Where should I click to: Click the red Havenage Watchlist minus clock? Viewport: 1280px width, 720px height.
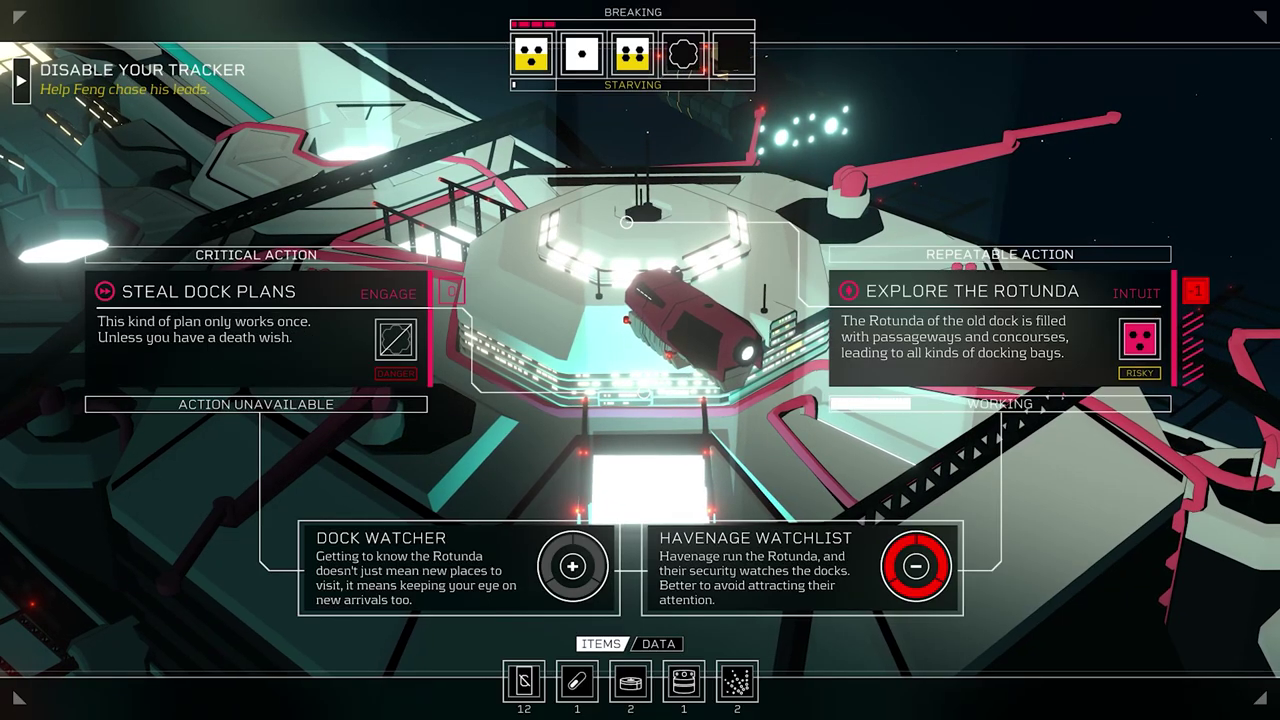pyautogui.click(x=915, y=567)
